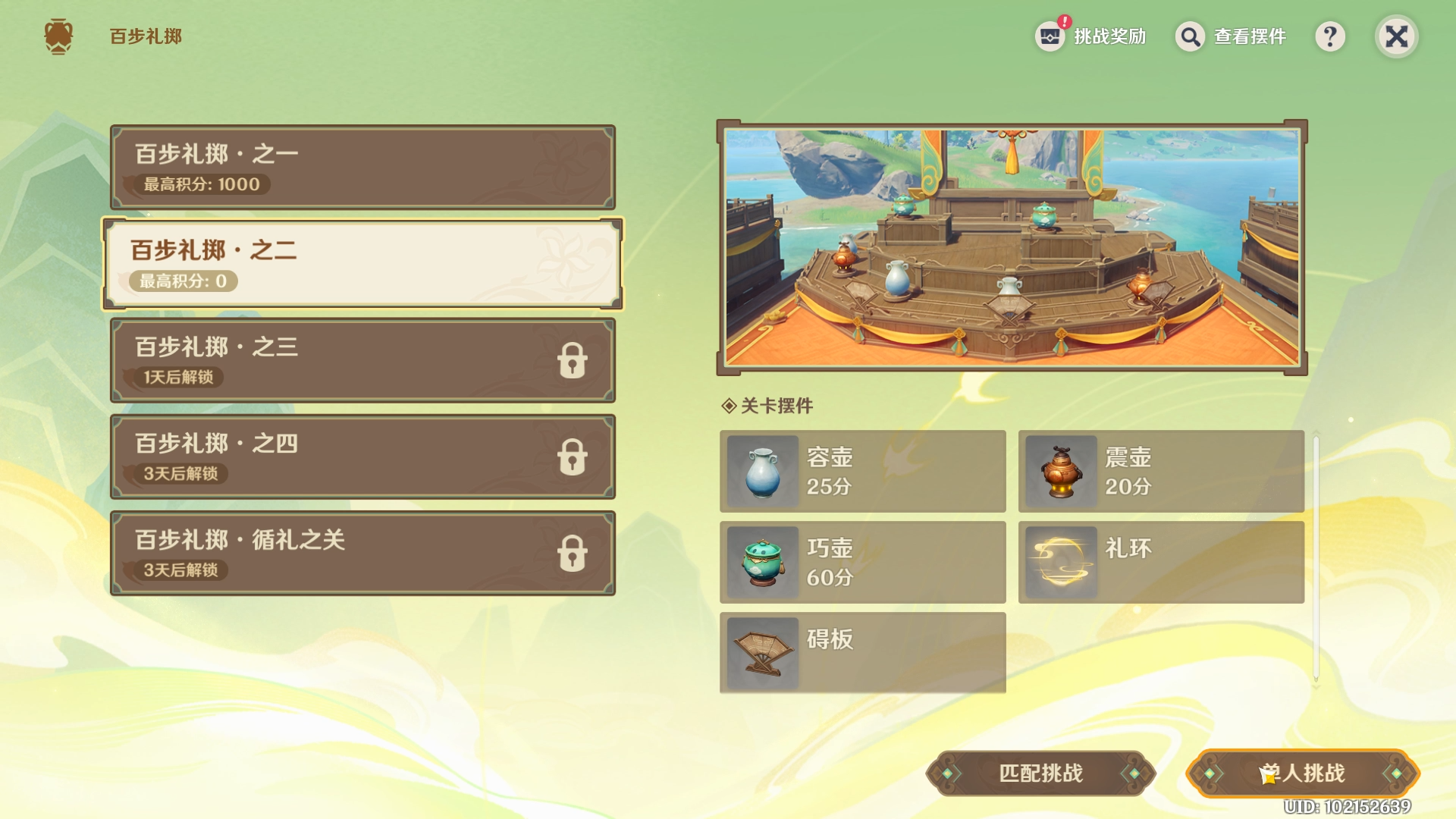This screenshot has height=819, width=1456.
Task: Begin 单人挑战 solo challenge
Action: (1302, 773)
